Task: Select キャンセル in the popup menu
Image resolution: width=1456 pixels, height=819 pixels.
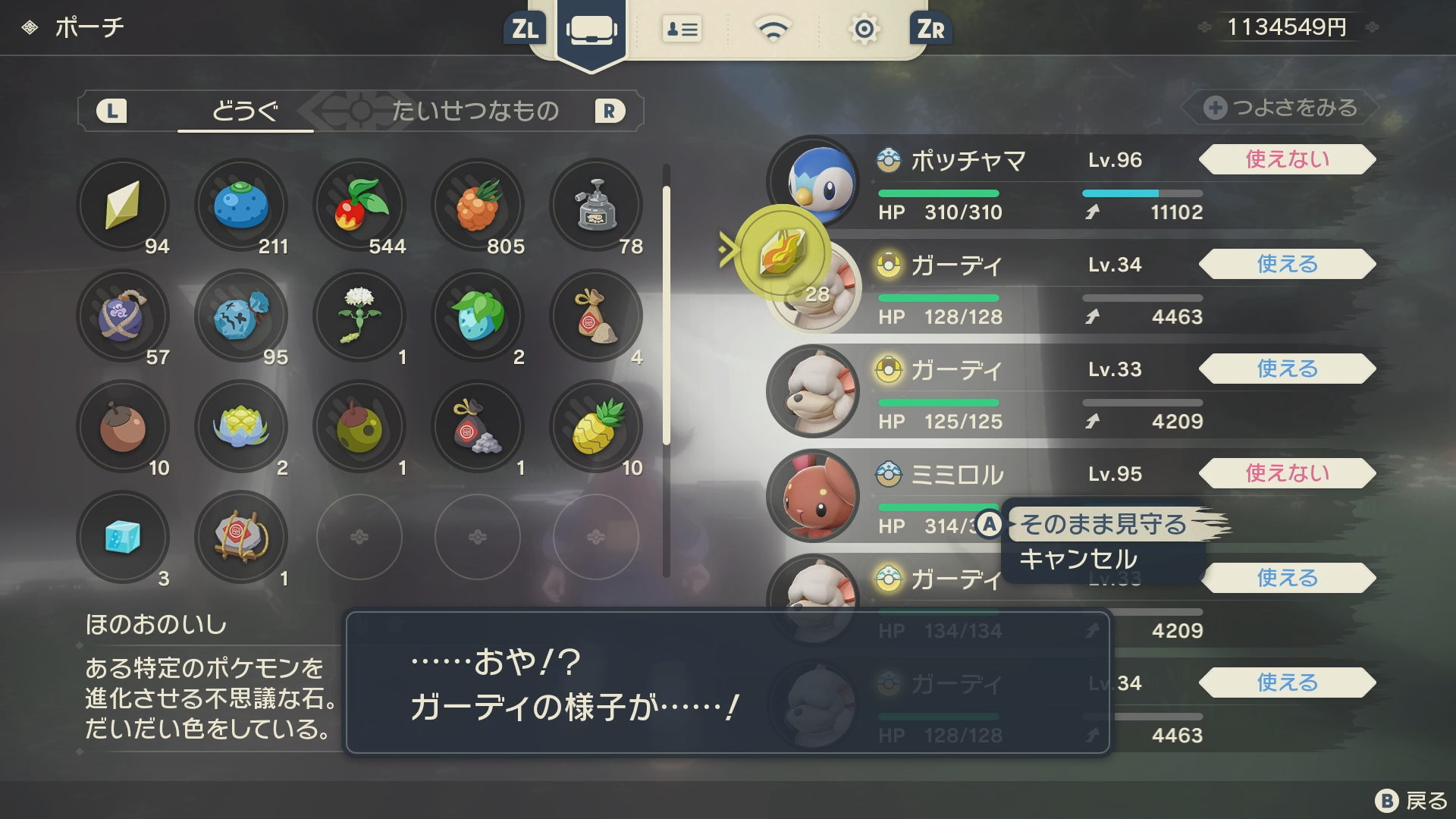Action: coord(1078,560)
